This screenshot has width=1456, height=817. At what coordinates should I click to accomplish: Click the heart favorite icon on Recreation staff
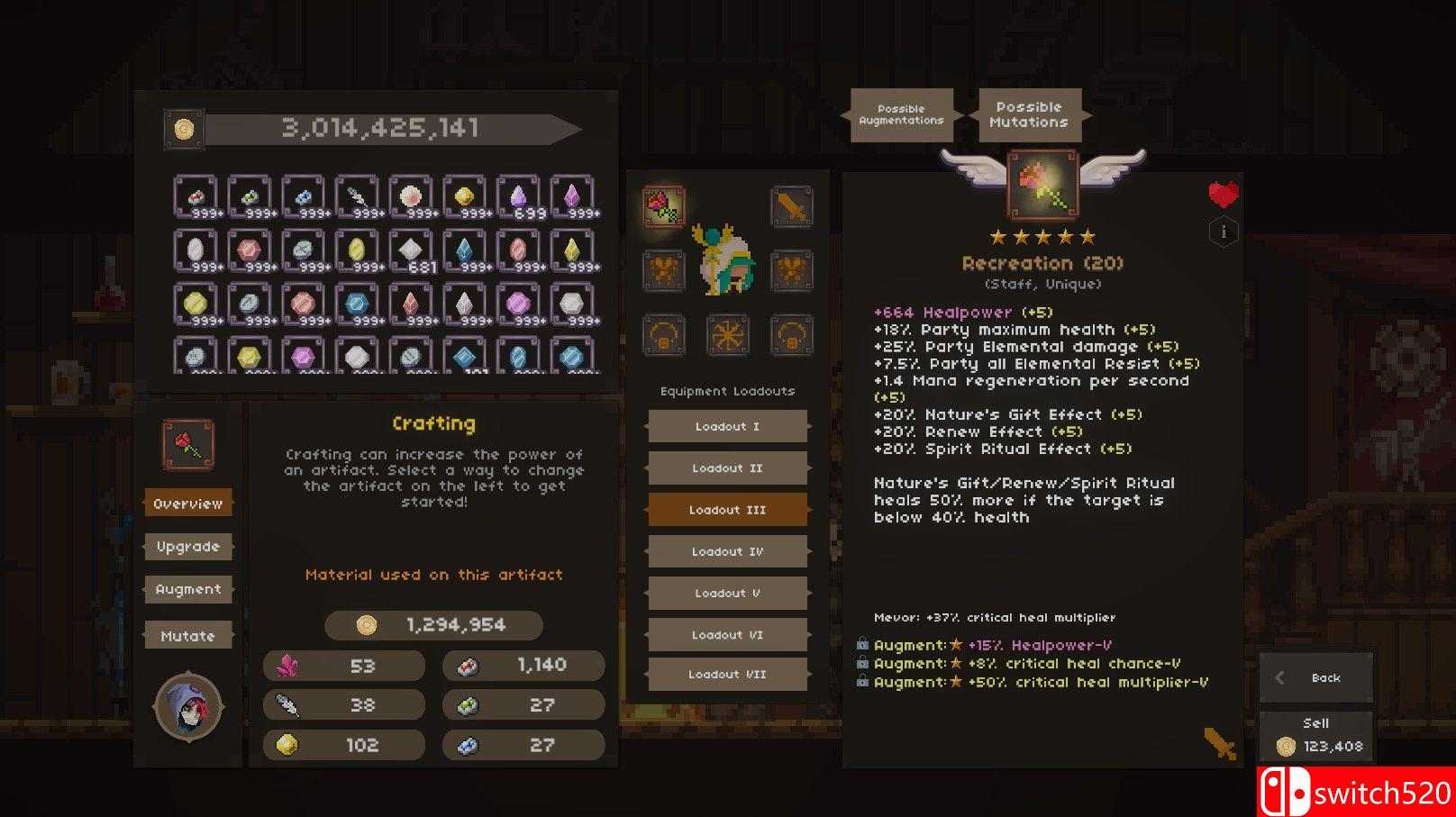[1223, 194]
